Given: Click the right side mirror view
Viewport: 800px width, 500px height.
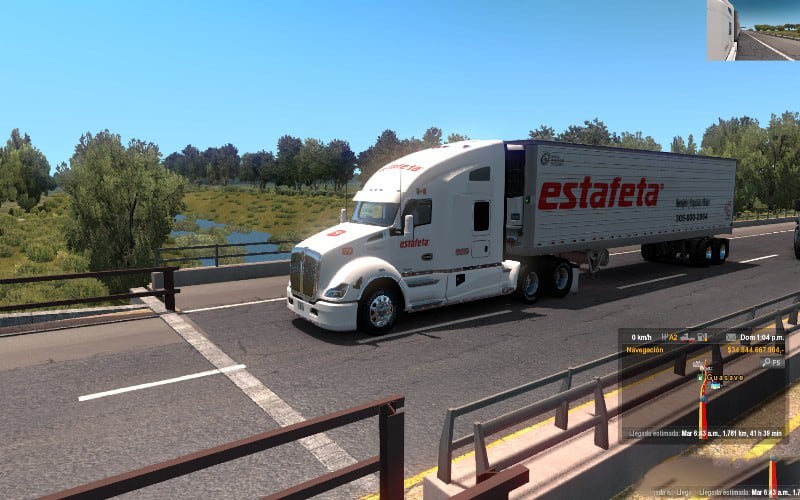Looking at the screenshot, I should [x=752, y=30].
